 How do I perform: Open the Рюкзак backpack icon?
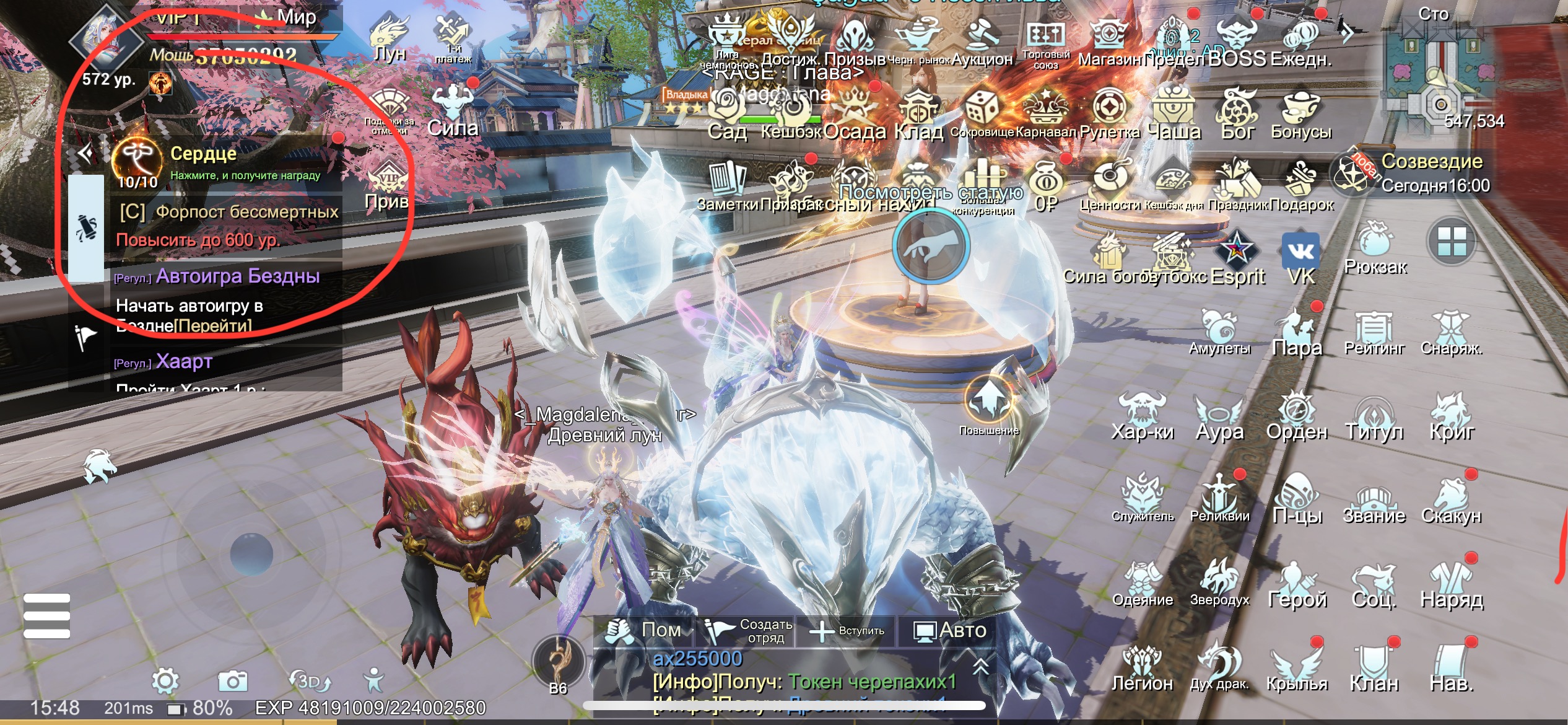point(1375,247)
